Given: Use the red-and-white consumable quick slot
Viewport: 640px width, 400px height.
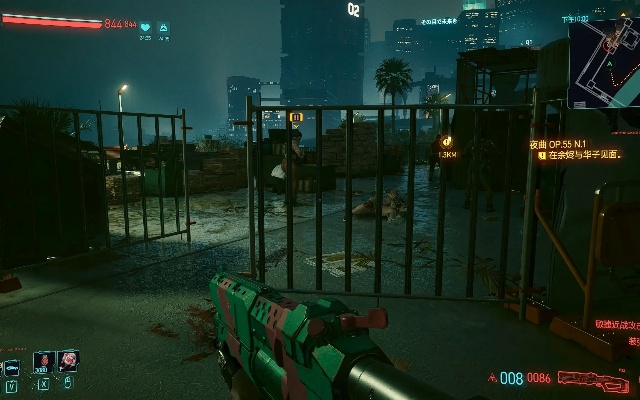Looking at the screenshot, I should 68,361.
